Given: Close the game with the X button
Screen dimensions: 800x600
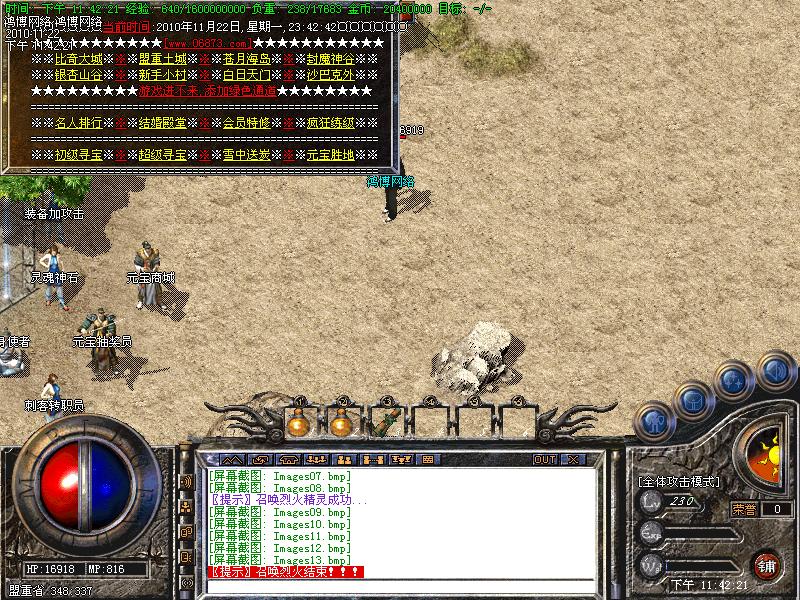Looking at the screenshot, I should pos(573,460).
